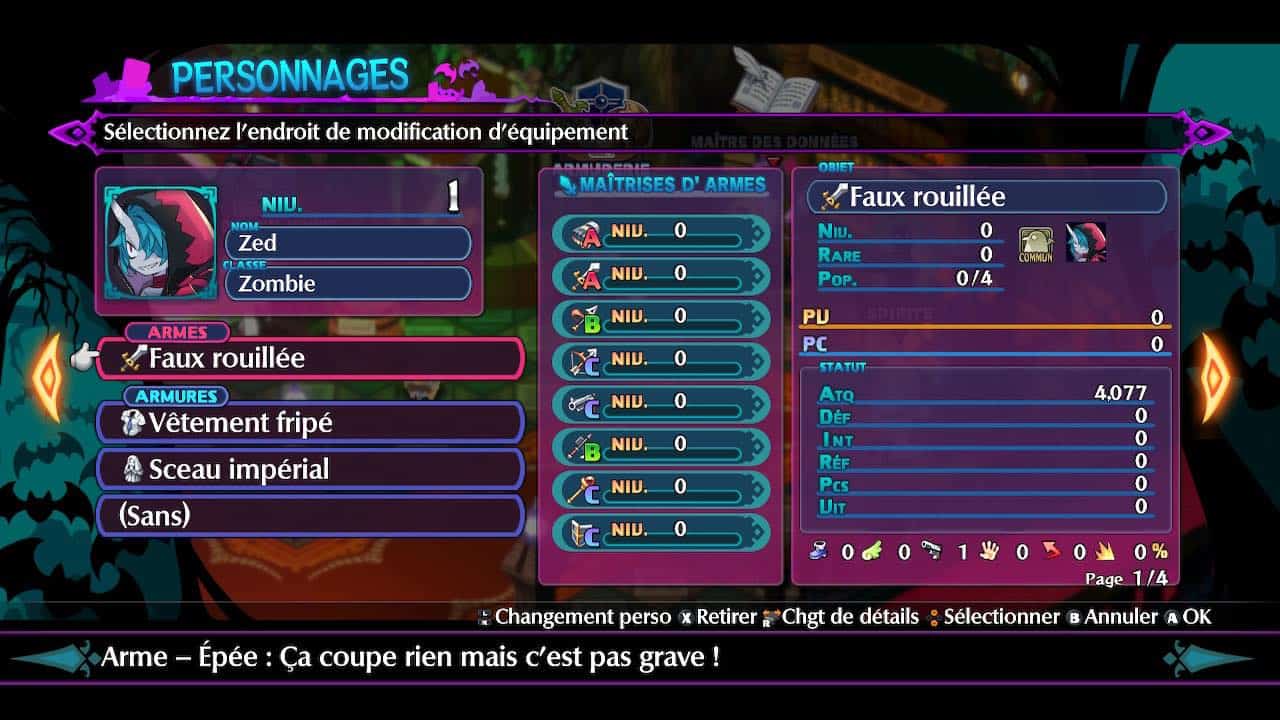The width and height of the screenshot is (1280, 720).
Task: Click the right orange character arrow
Action: pos(1214,377)
